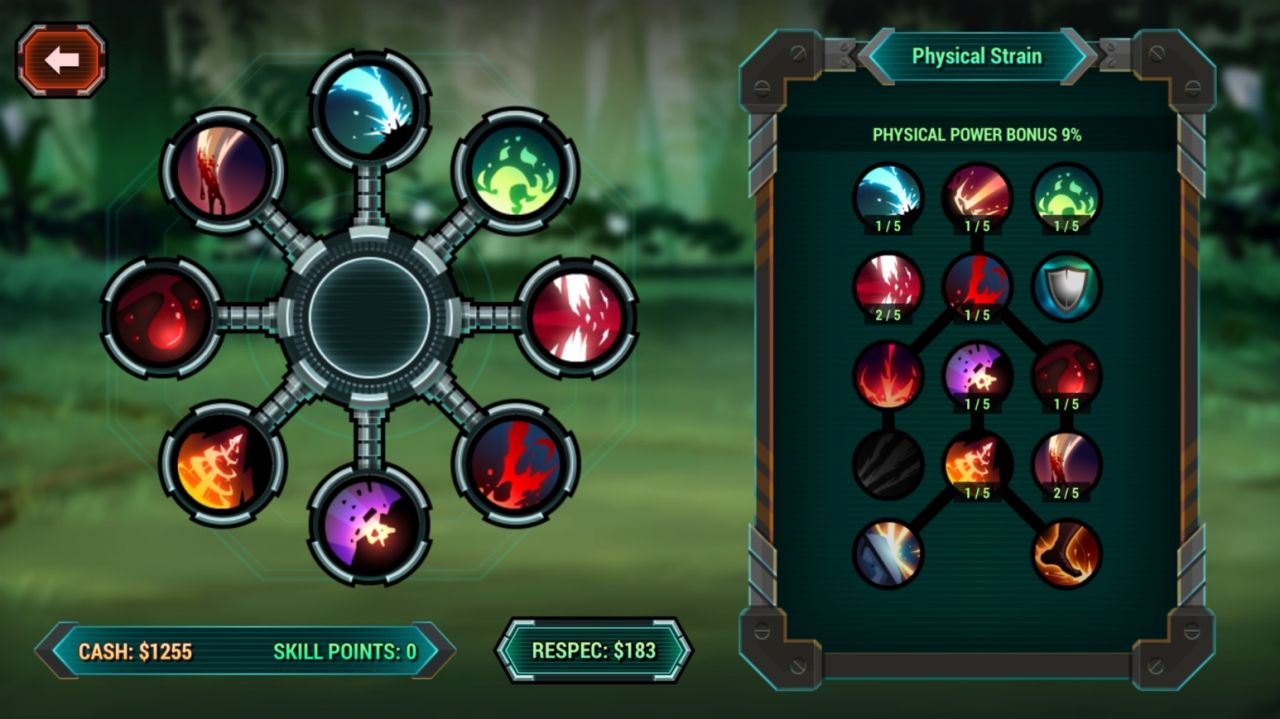Select the crimson shards wheel slot

click(x=576, y=317)
